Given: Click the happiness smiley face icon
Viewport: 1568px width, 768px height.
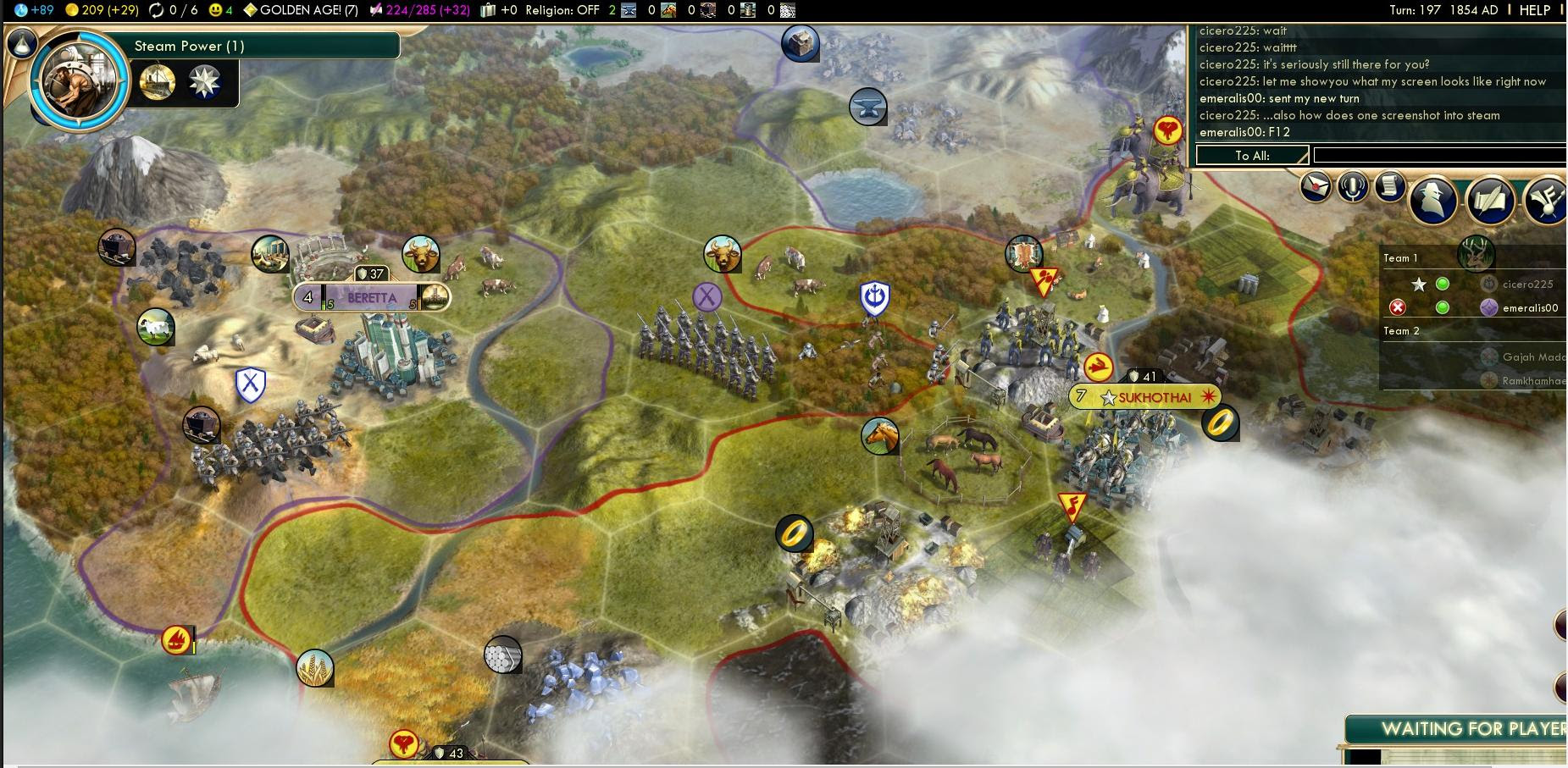Looking at the screenshot, I should 215,11.
